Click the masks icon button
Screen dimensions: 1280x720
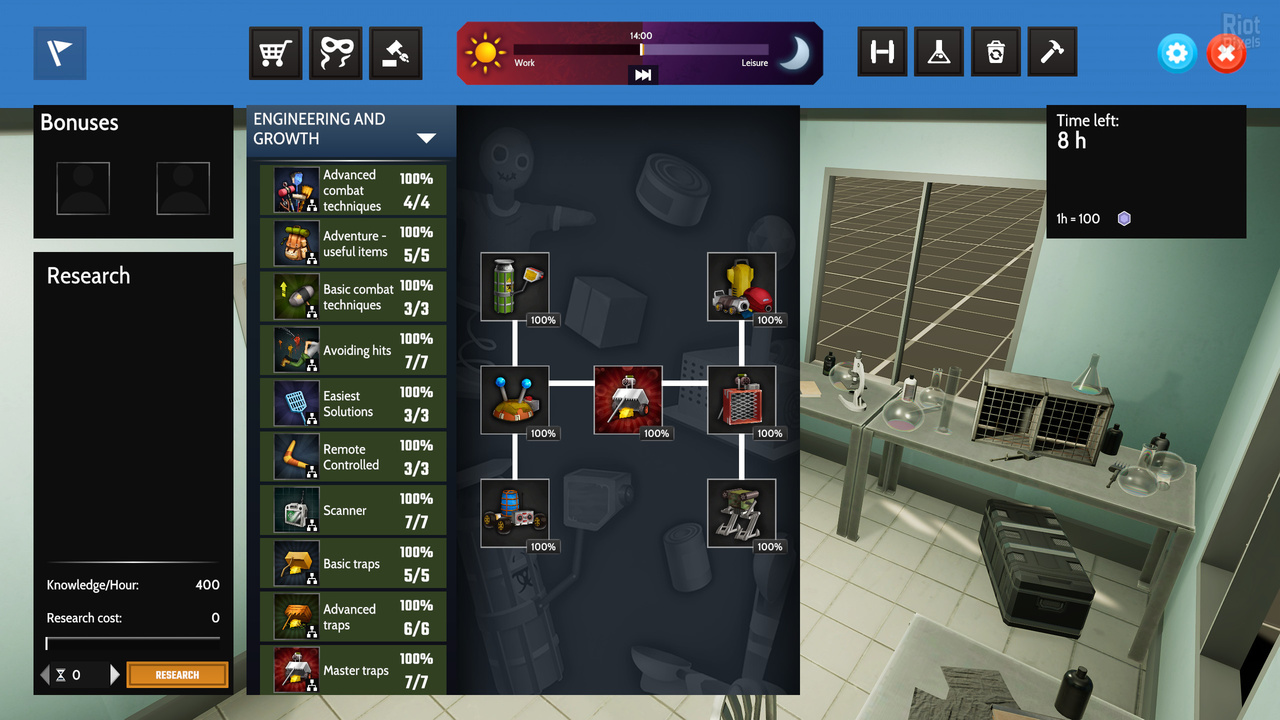click(335, 52)
